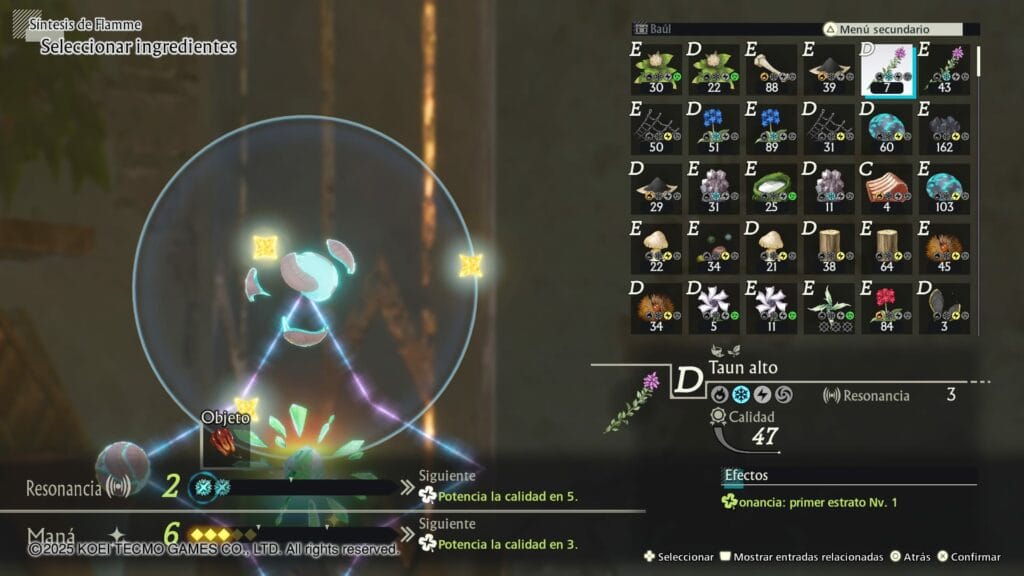Select the E-rank wood log with 64
The height and width of the screenshot is (576, 1024).
point(887,248)
